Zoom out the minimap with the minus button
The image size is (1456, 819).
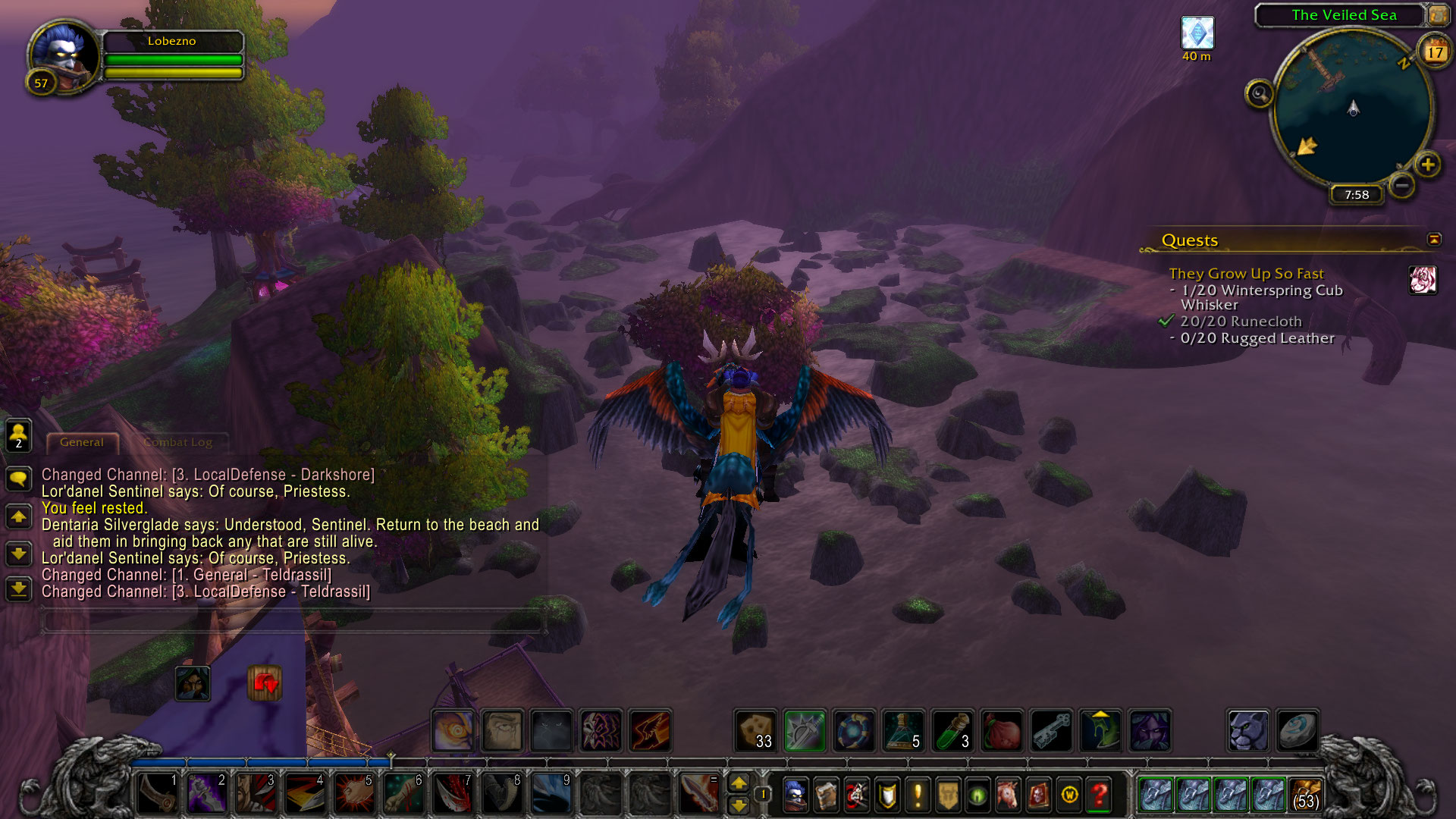coord(1402,185)
